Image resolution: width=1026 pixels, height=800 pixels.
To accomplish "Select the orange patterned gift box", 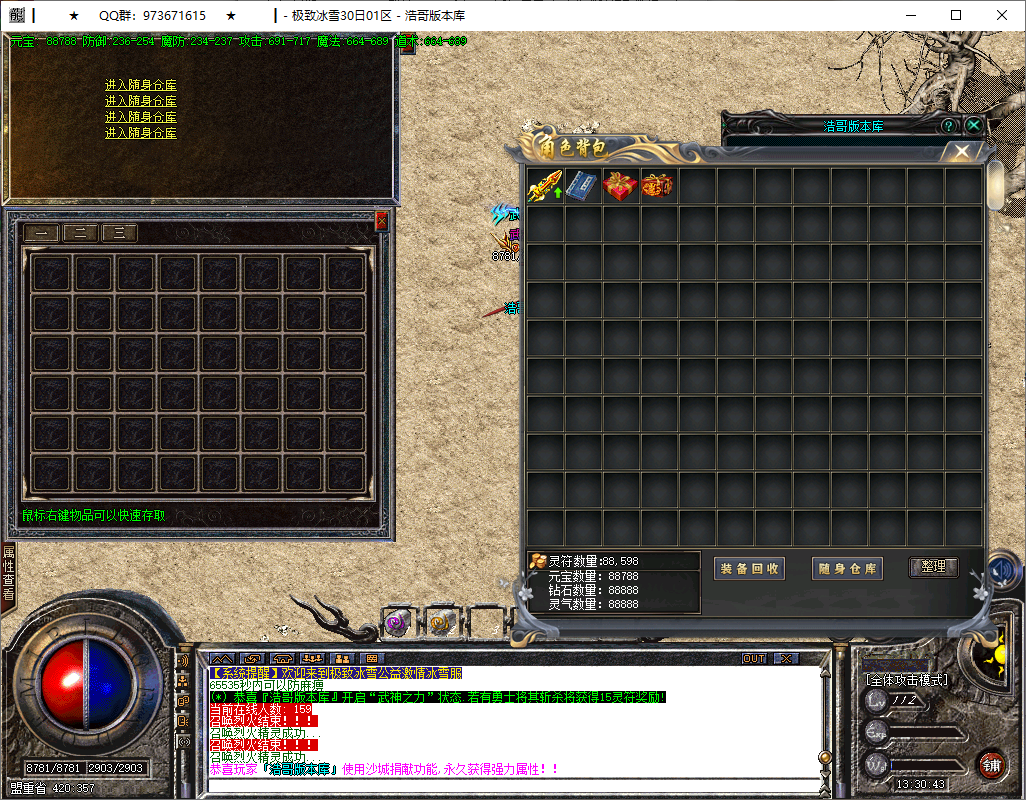I will click(657, 187).
